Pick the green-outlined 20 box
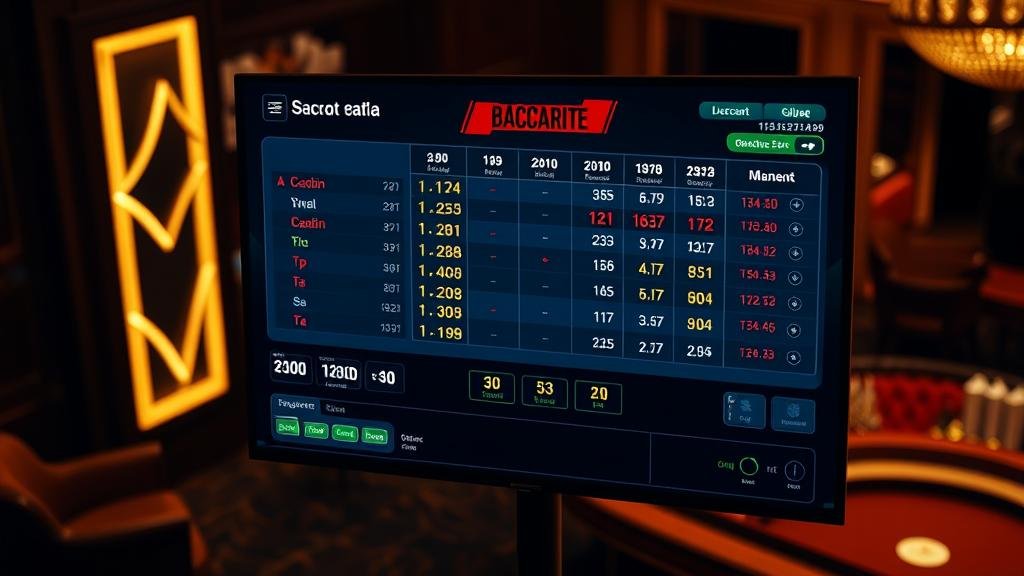 pos(599,396)
